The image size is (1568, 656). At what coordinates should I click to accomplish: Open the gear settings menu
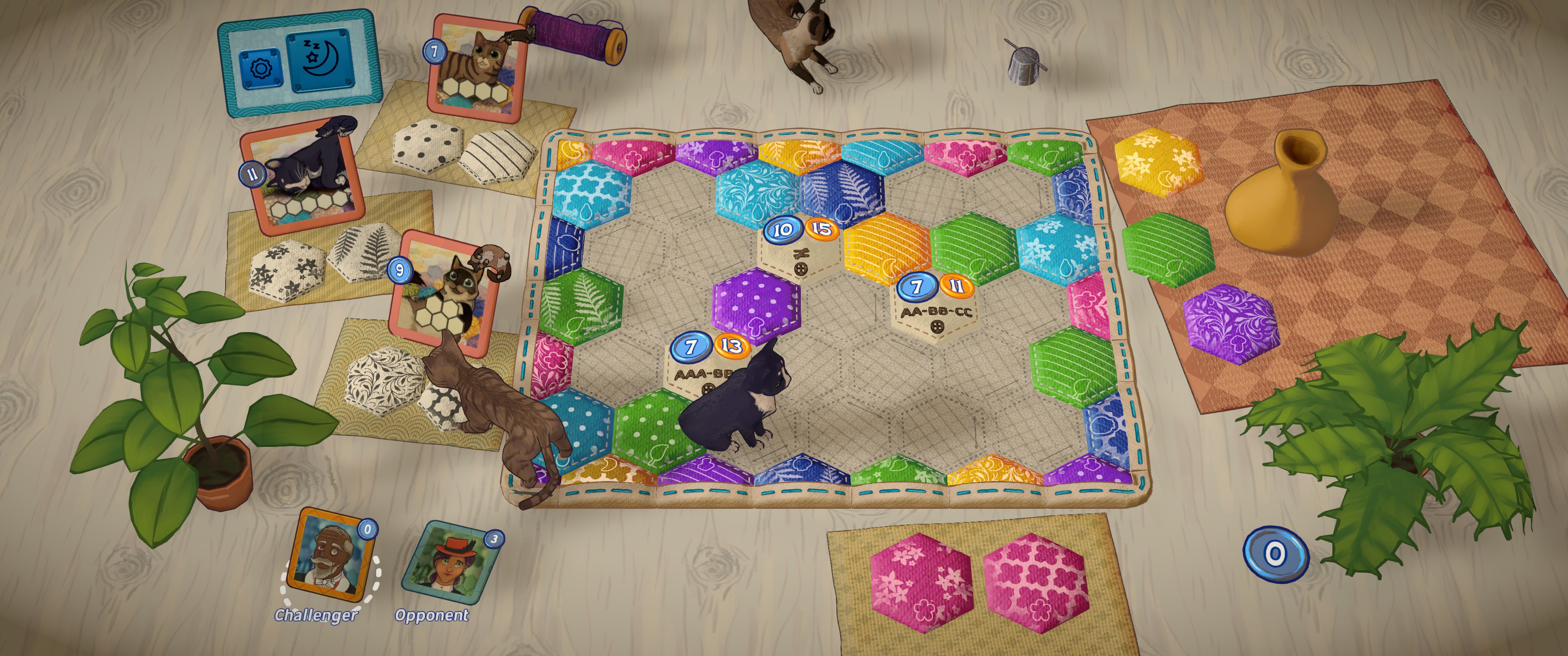[260, 68]
